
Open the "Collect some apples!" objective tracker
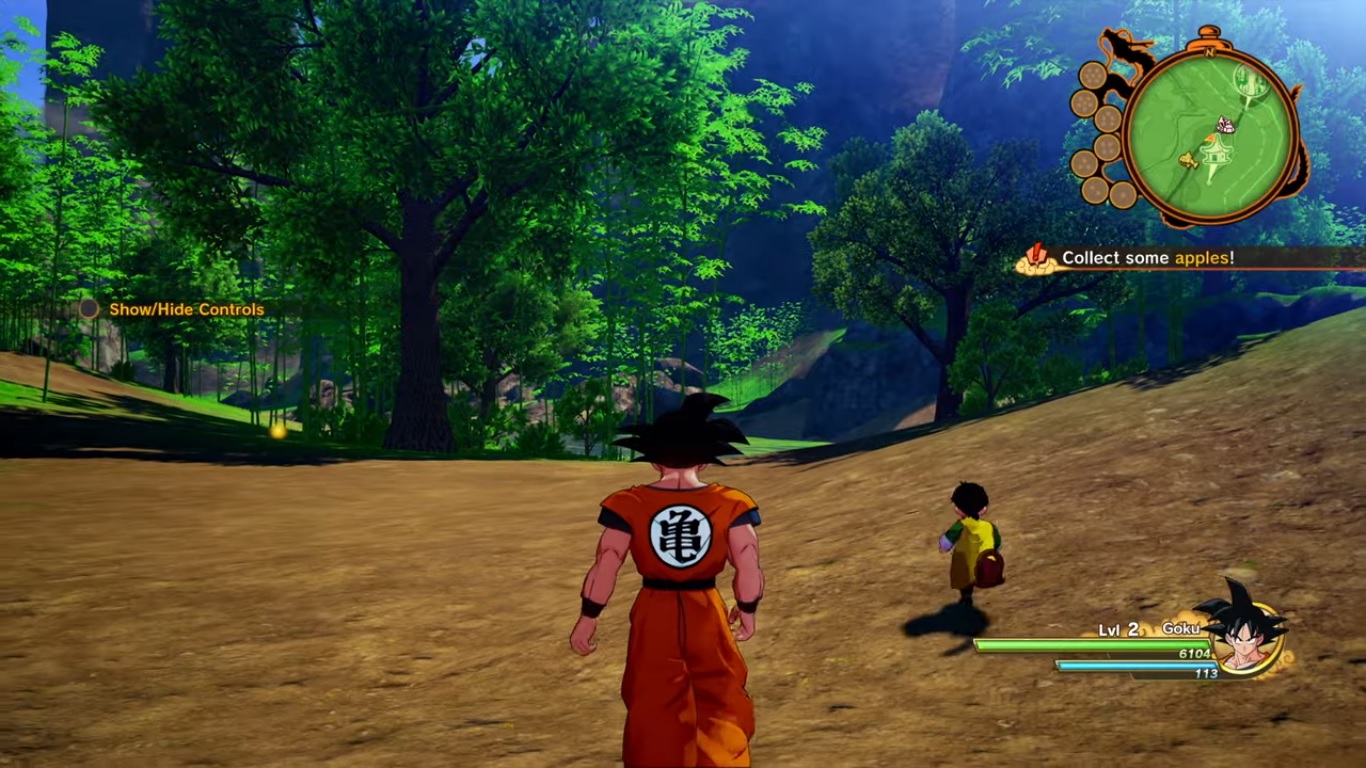[1147, 258]
